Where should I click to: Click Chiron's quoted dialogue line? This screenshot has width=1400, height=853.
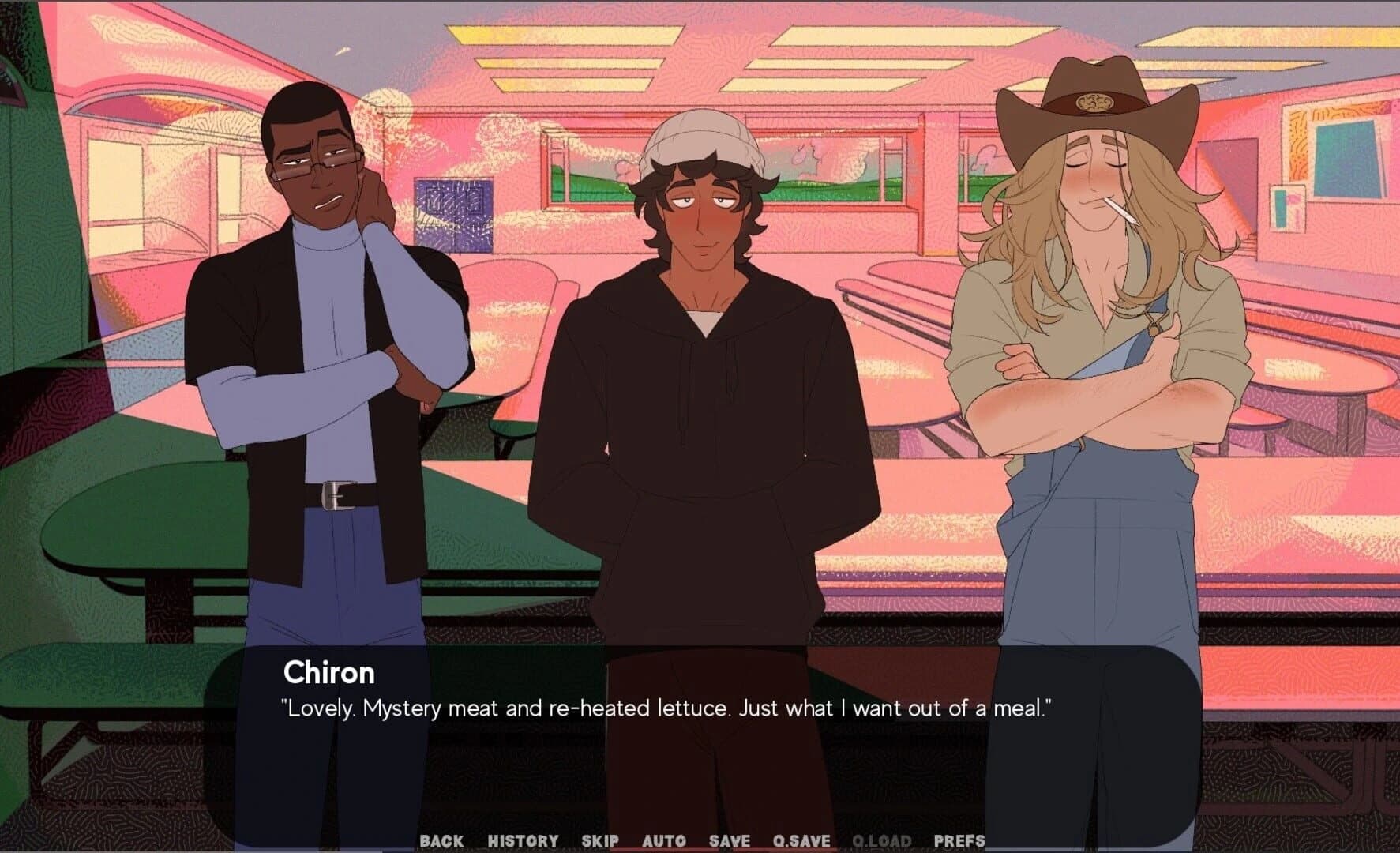click(666, 709)
